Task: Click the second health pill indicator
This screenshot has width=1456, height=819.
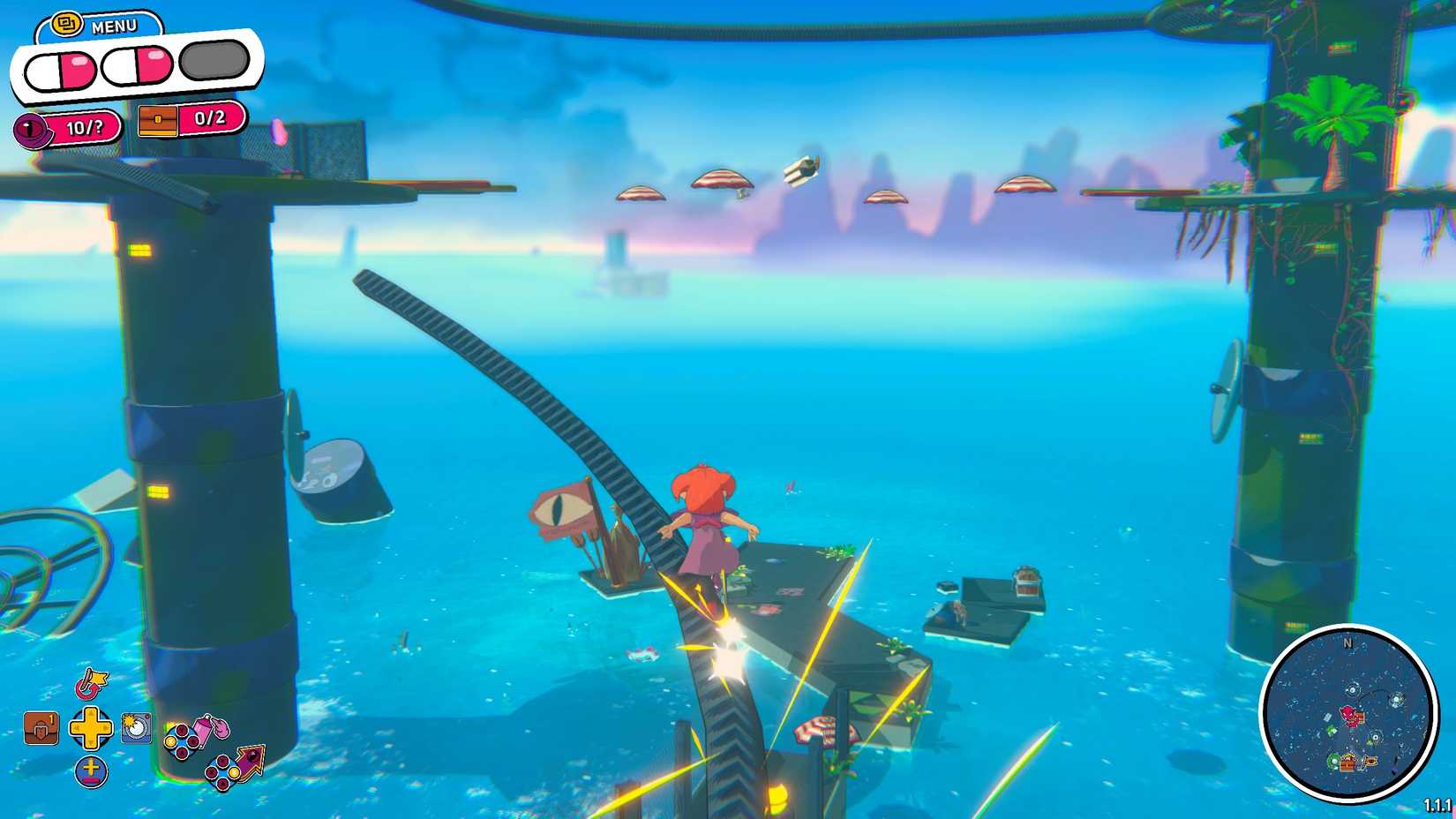Action: point(137,67)
